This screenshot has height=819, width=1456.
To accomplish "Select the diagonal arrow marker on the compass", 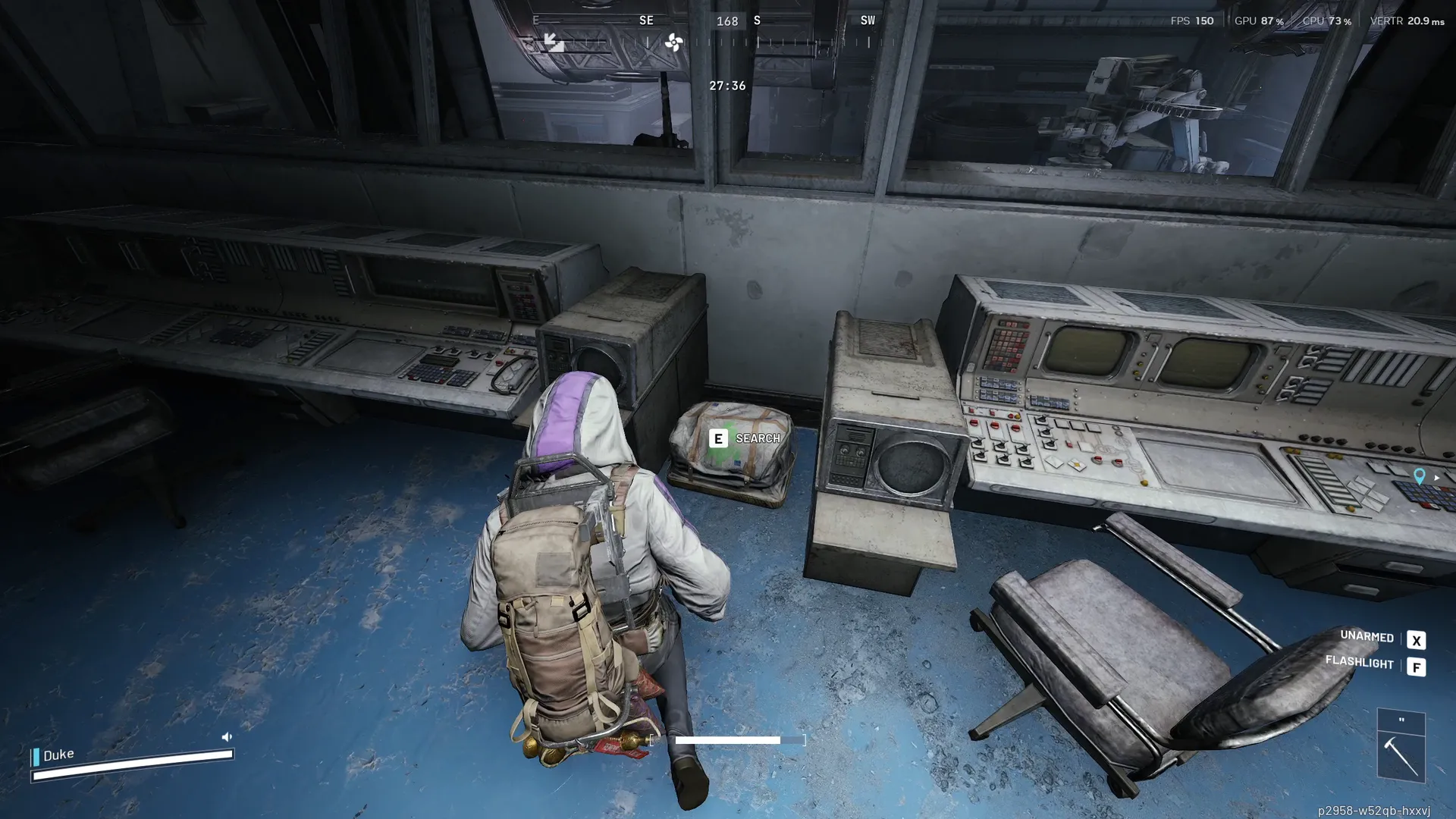I will pos(554,42).
